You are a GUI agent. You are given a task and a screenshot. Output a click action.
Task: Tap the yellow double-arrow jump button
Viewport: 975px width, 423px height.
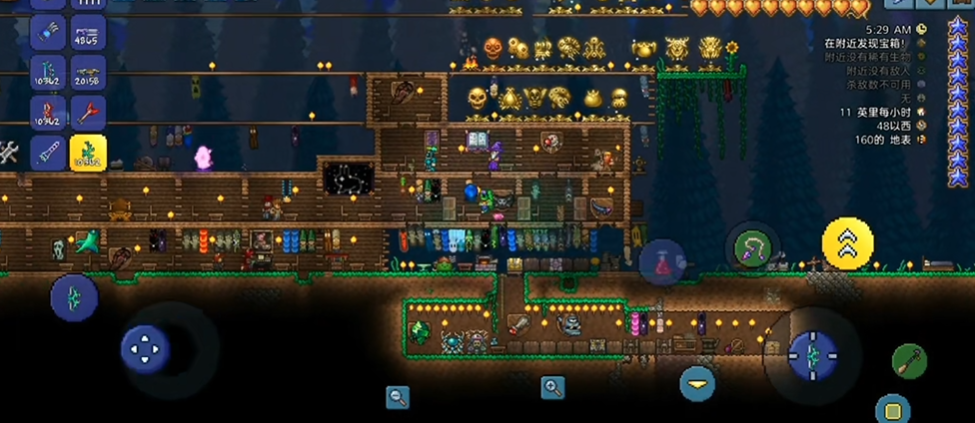848,245
